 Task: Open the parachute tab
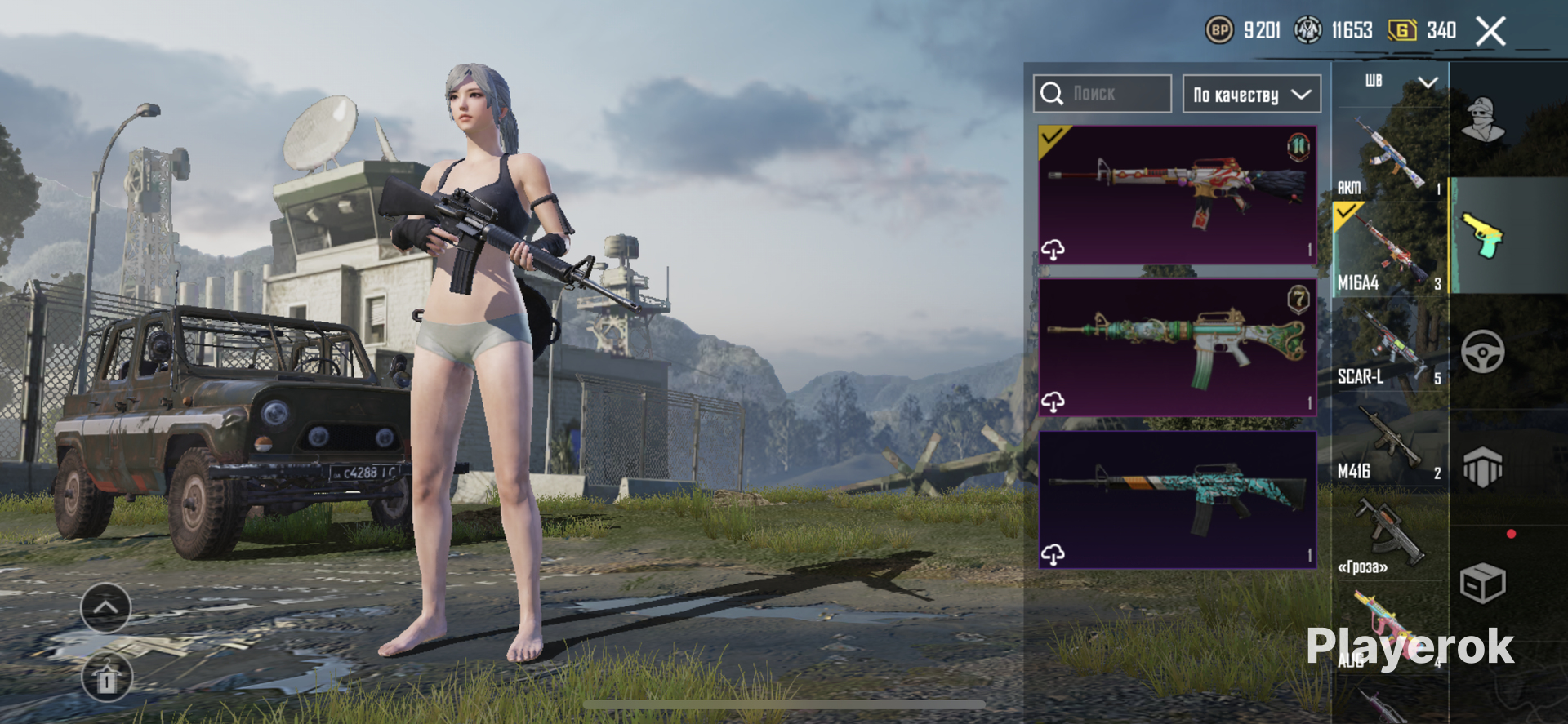pyautogui.click(x=1482, y=468)
